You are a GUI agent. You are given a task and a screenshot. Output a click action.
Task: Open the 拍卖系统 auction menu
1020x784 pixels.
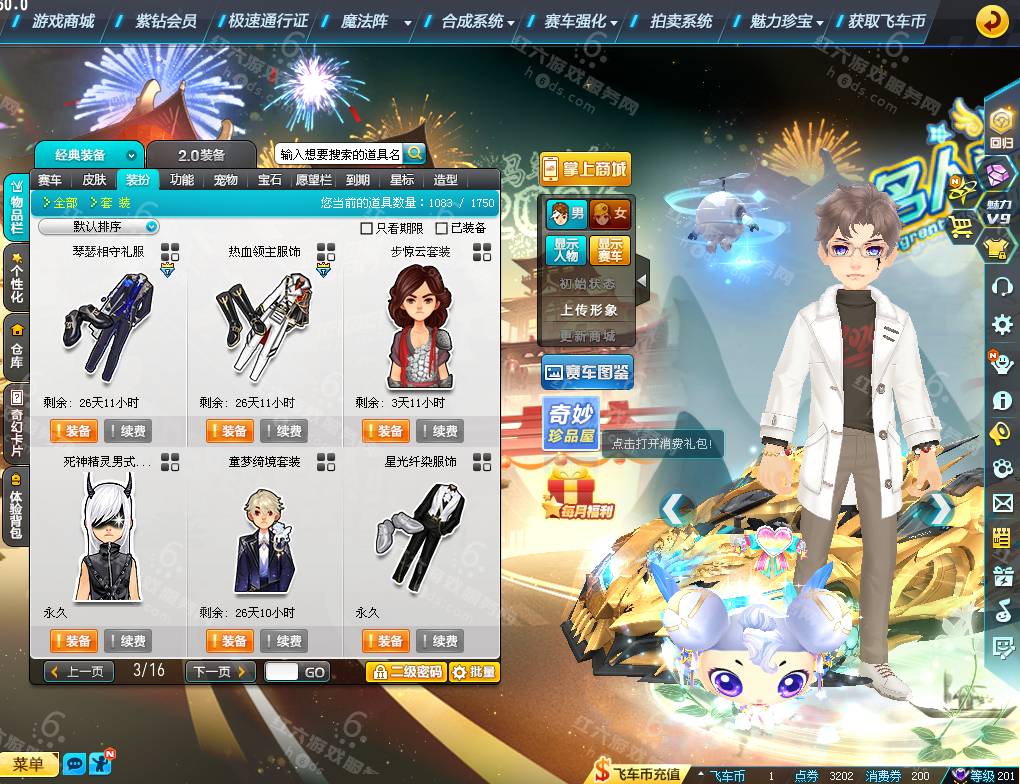[681, 21]
